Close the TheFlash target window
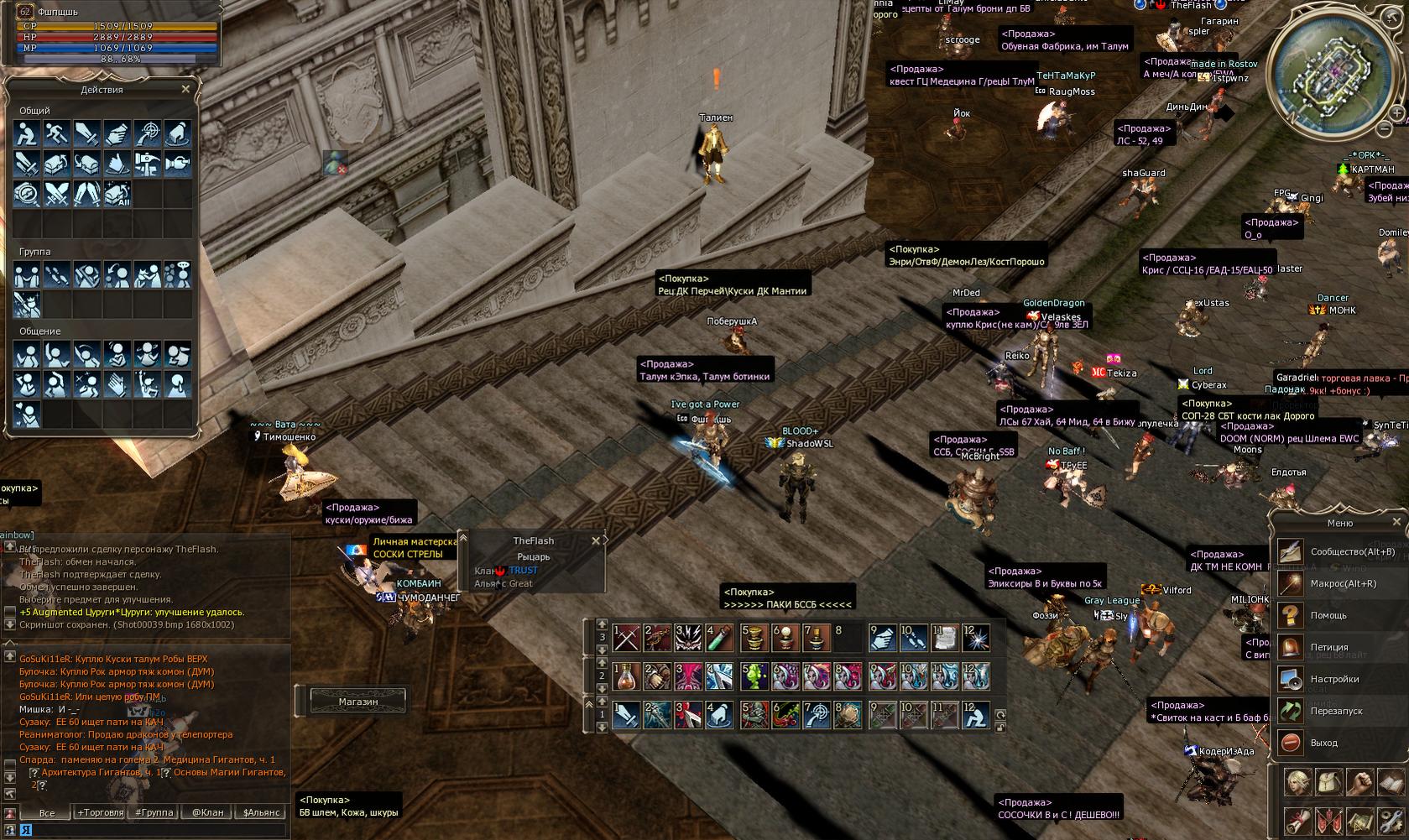This screenshot has width=1409, height=840. pyautogui.click(x=596, y=541)
